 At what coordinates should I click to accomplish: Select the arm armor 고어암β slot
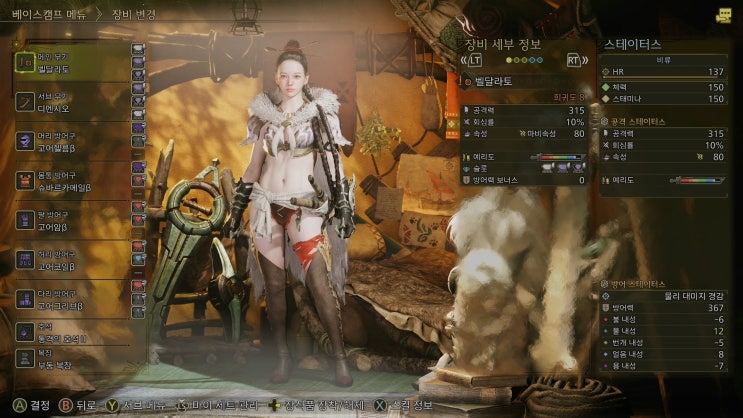(x=70, y=221)
